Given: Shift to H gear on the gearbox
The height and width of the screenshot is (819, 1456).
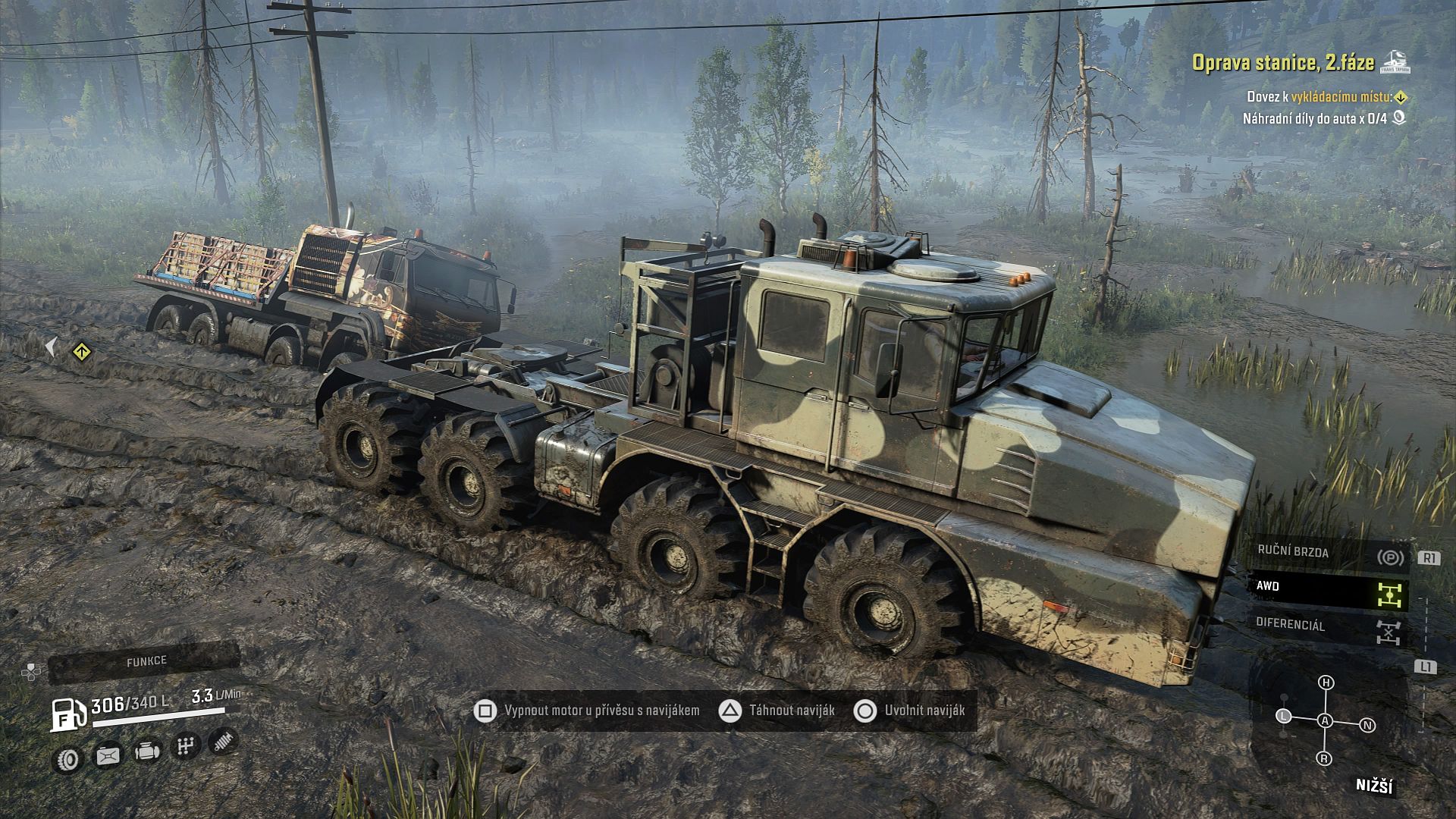Looking at the screenshot, I should pyautogui.click(x=1326, y=682).
